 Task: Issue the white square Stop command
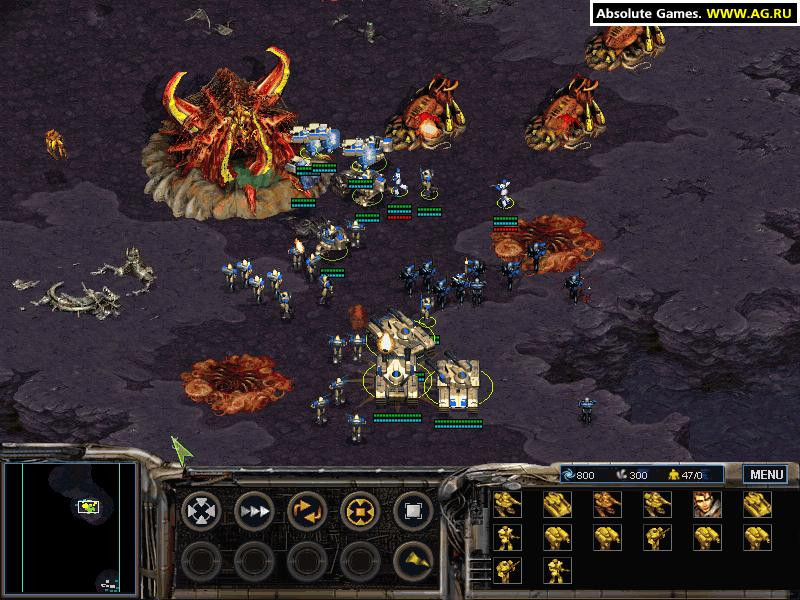(x=413, y=510)
